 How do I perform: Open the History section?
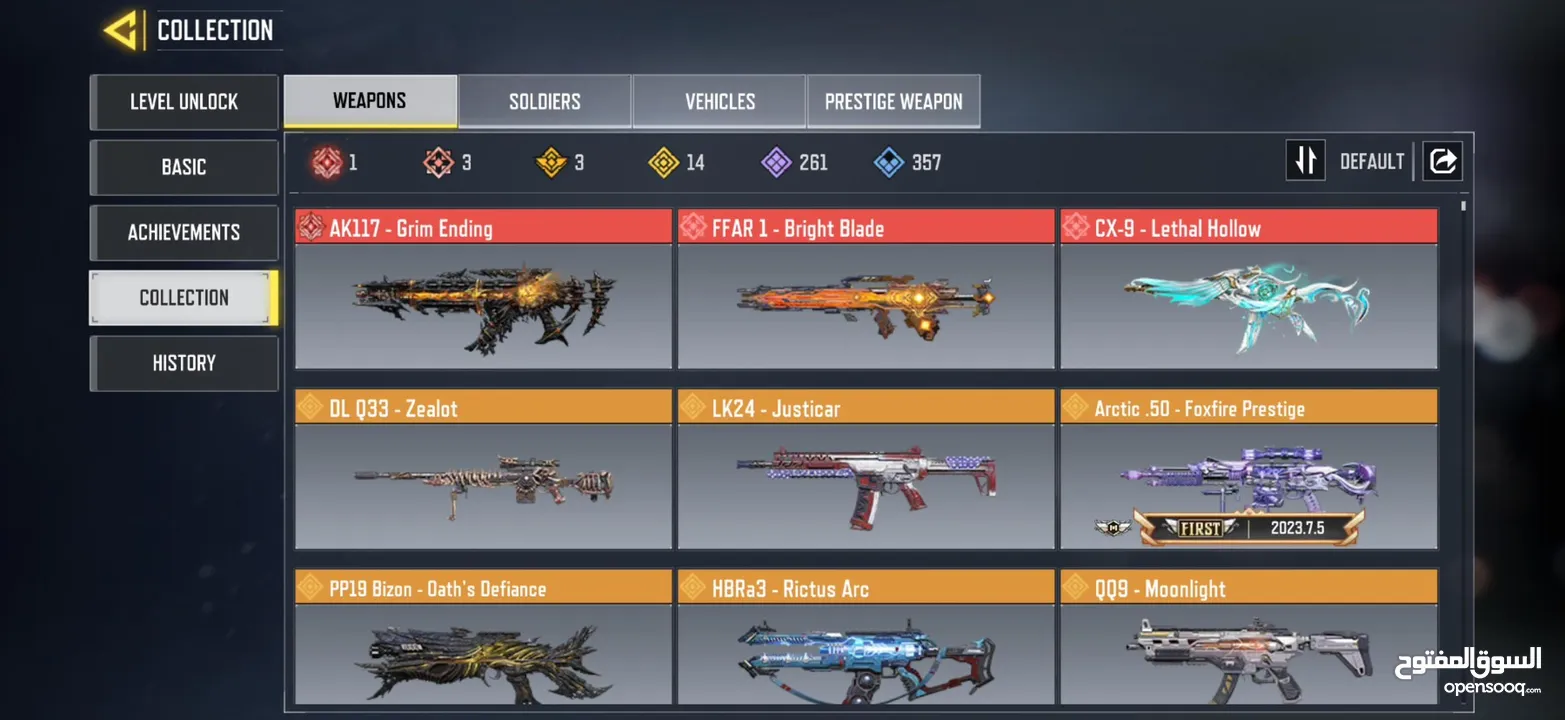click(184, 363)
